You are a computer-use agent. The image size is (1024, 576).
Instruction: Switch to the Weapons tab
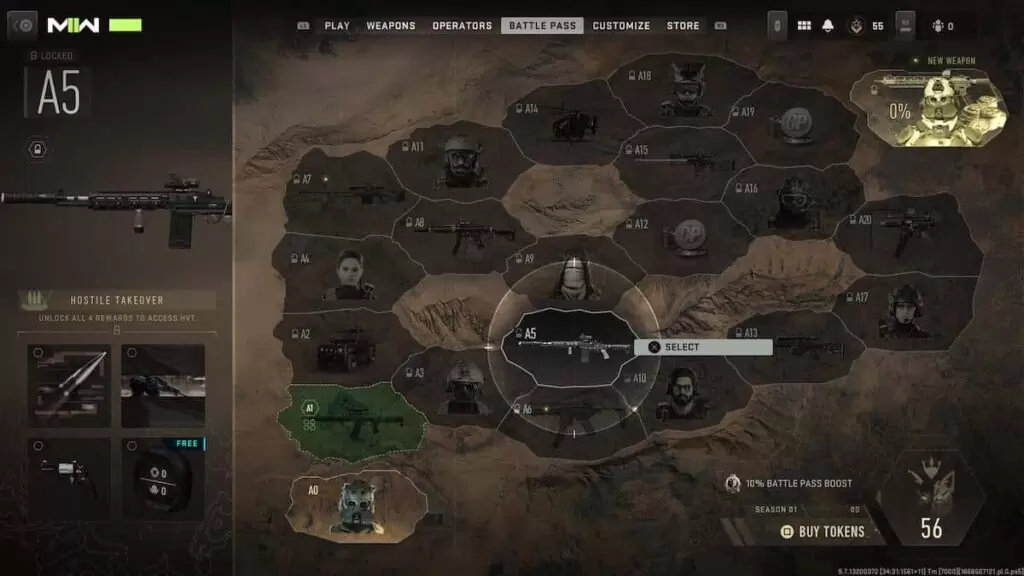pos(391,26)
